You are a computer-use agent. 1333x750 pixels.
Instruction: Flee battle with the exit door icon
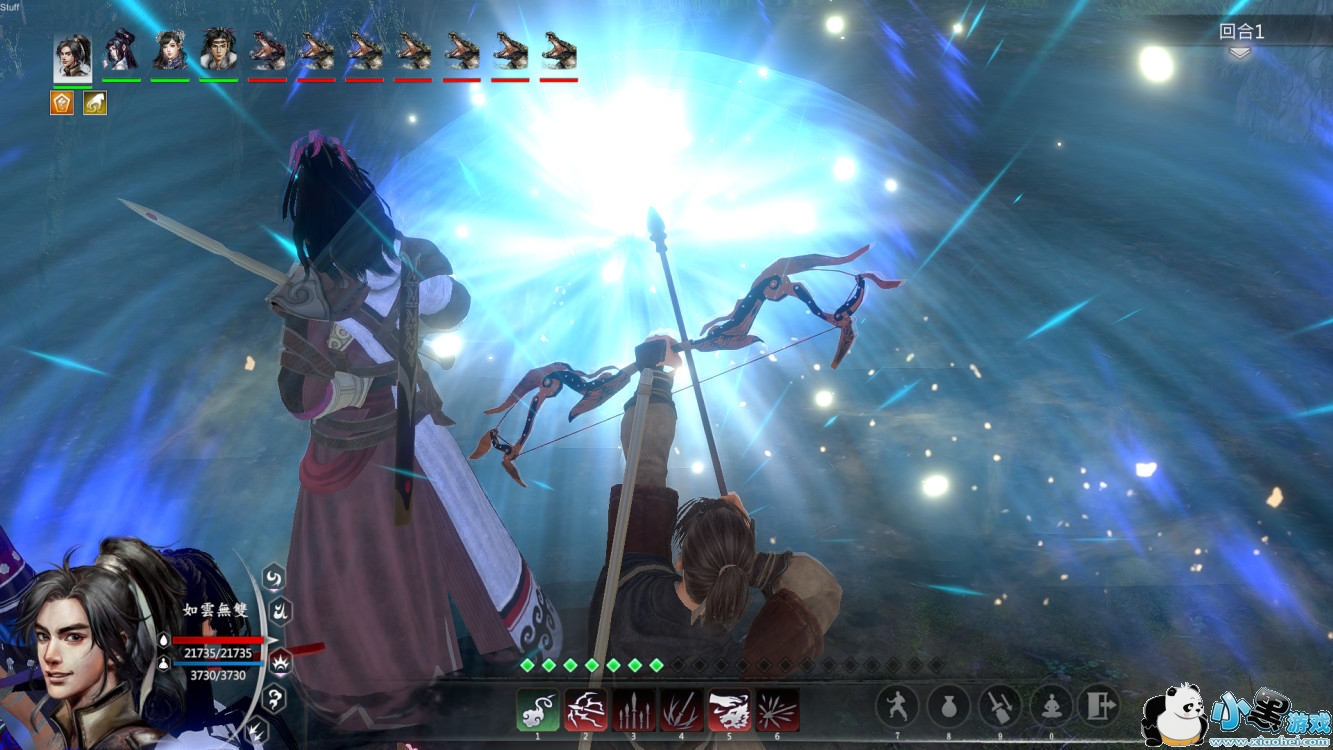pos(1102,706)
